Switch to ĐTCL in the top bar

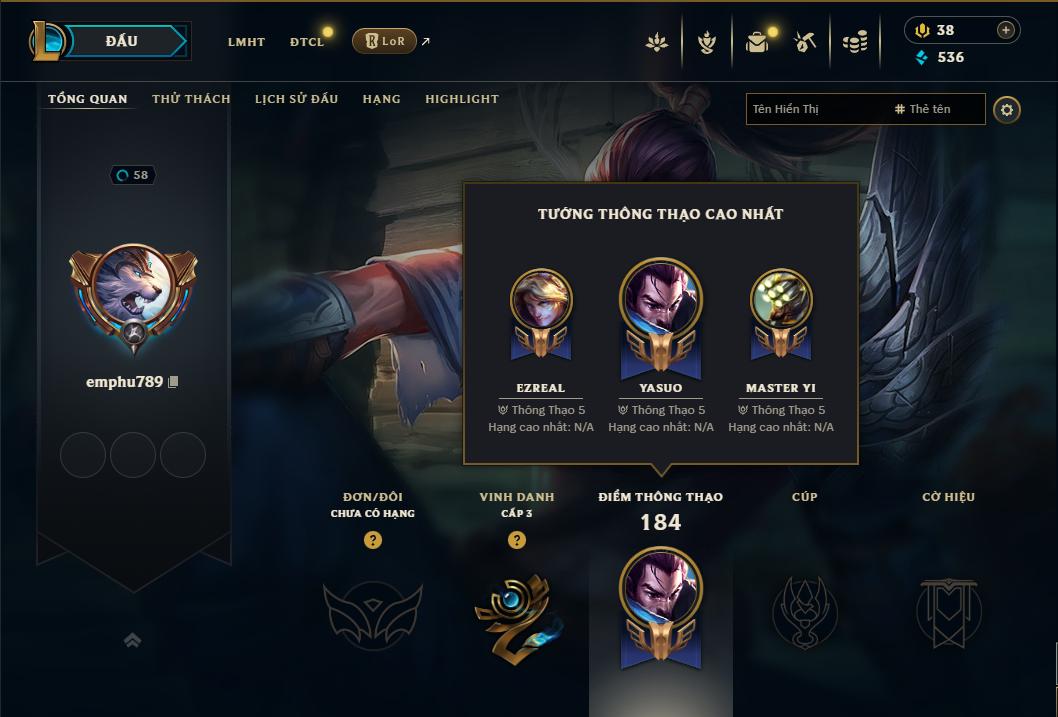(x=307, y=42)
